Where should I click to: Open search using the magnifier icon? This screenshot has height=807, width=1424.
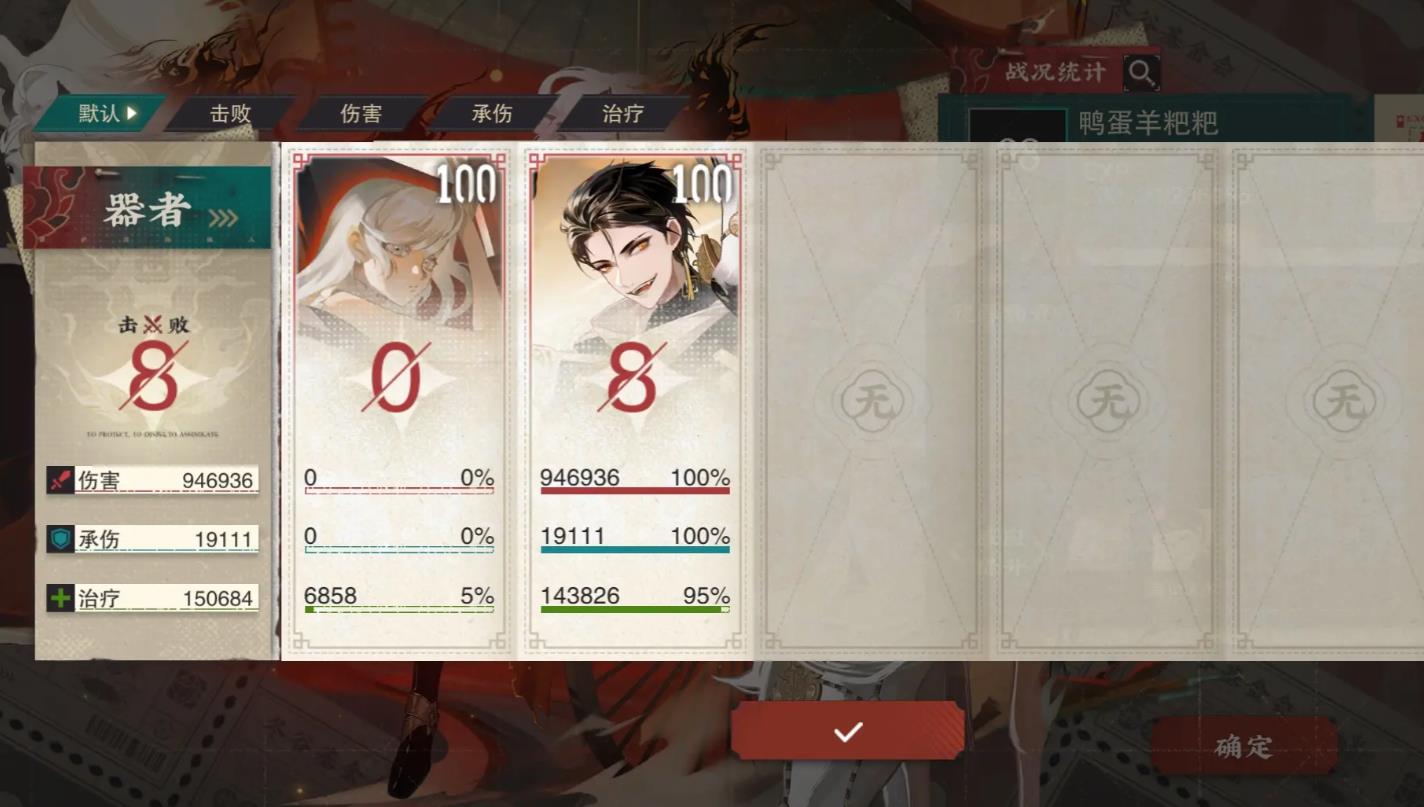1141,72
